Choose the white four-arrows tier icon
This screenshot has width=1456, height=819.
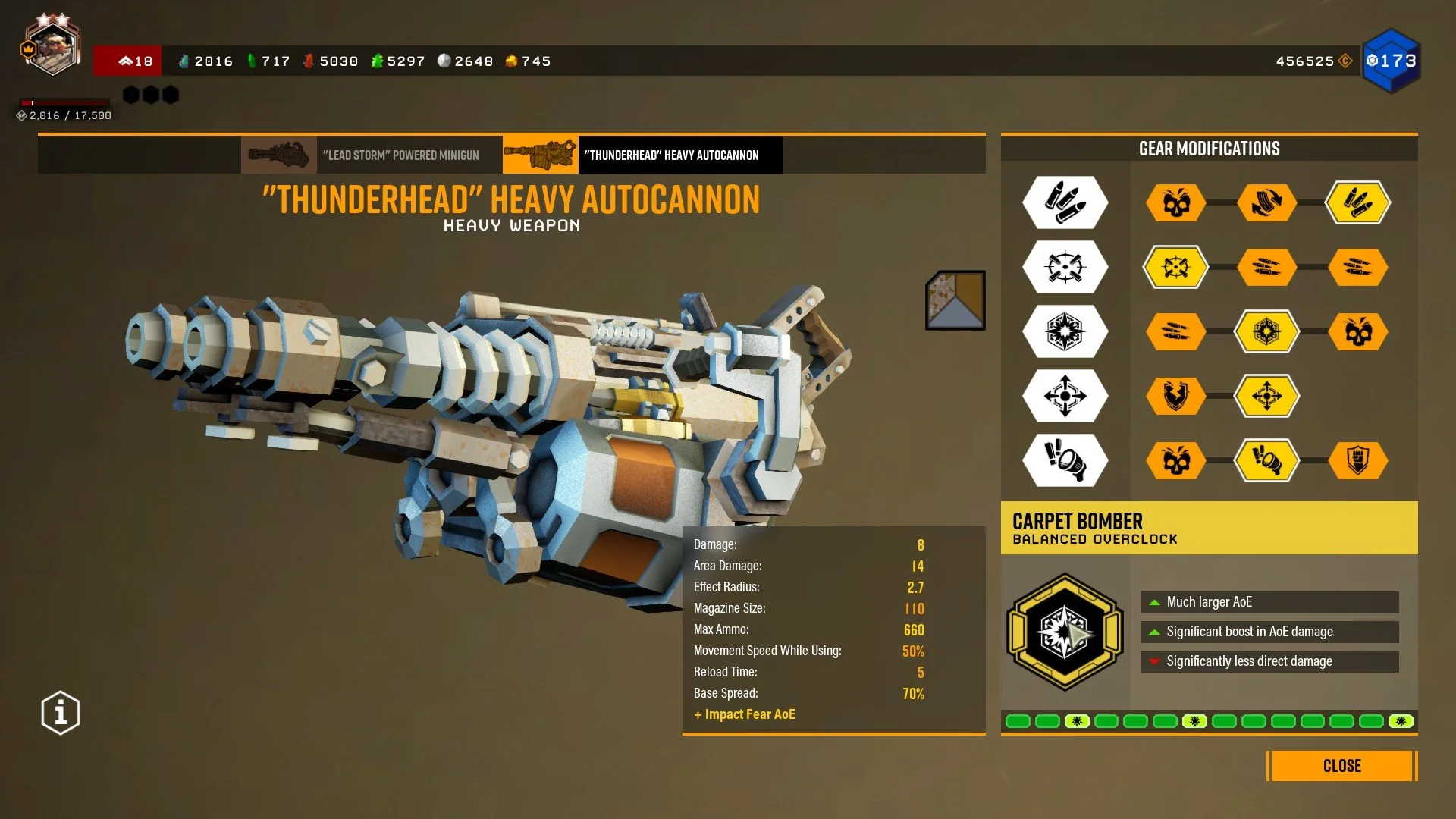coord(1065,396)
